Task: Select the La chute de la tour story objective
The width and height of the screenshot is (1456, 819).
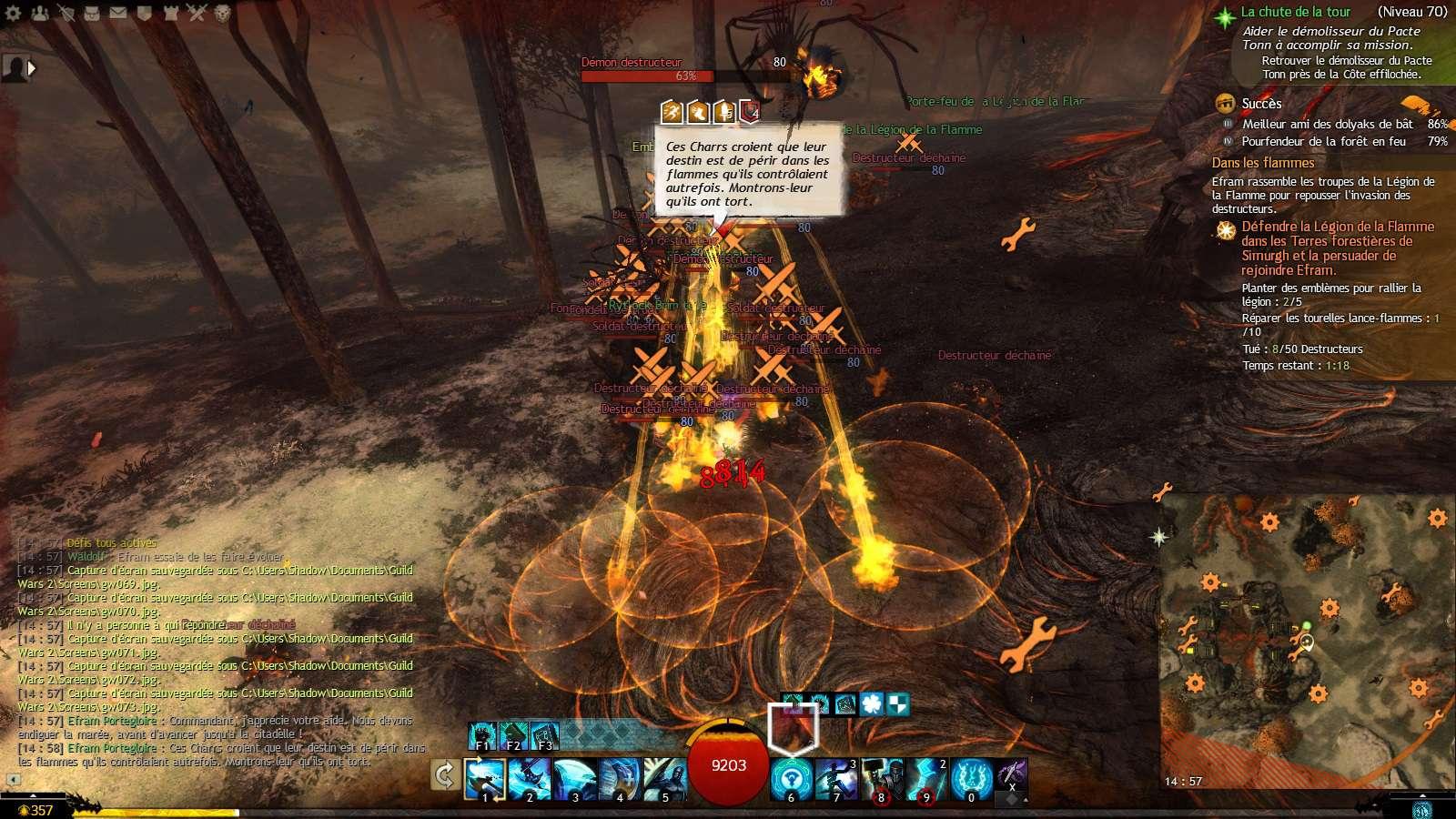Action: [1295, 12]
